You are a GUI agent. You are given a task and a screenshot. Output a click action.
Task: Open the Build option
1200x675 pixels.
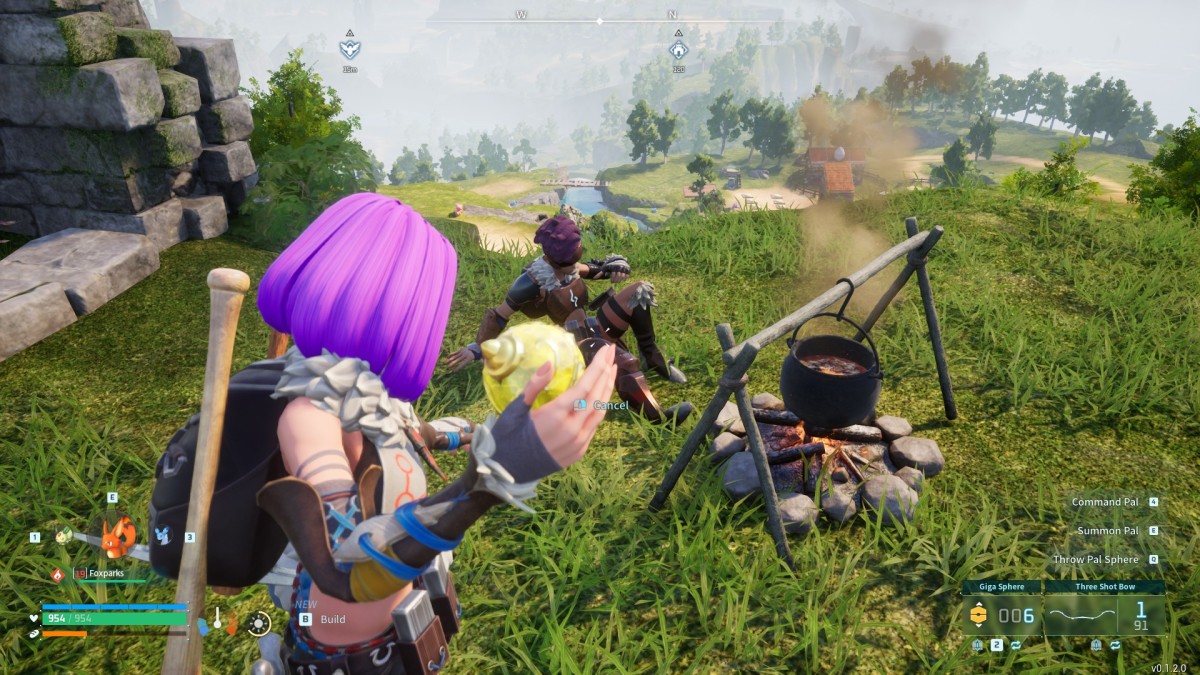coord(332,619)
